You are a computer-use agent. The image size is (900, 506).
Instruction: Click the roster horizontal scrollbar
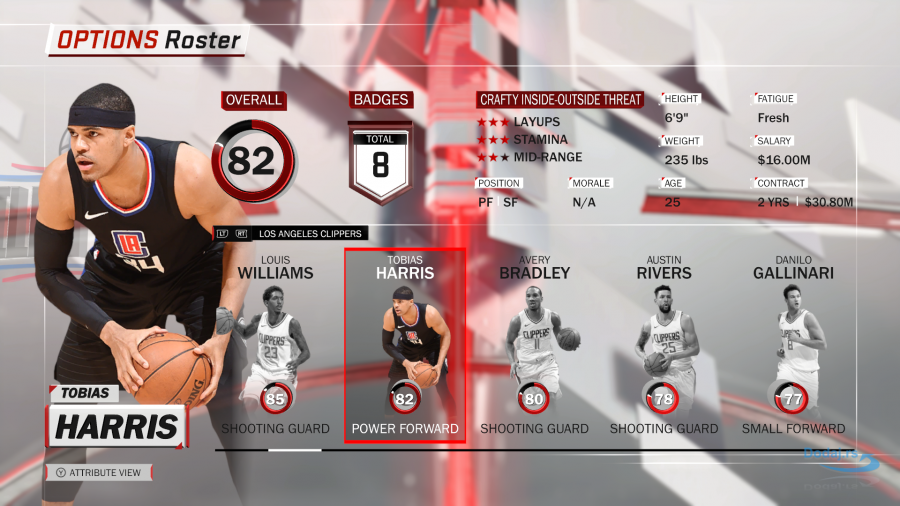click(x=294, y=450)
